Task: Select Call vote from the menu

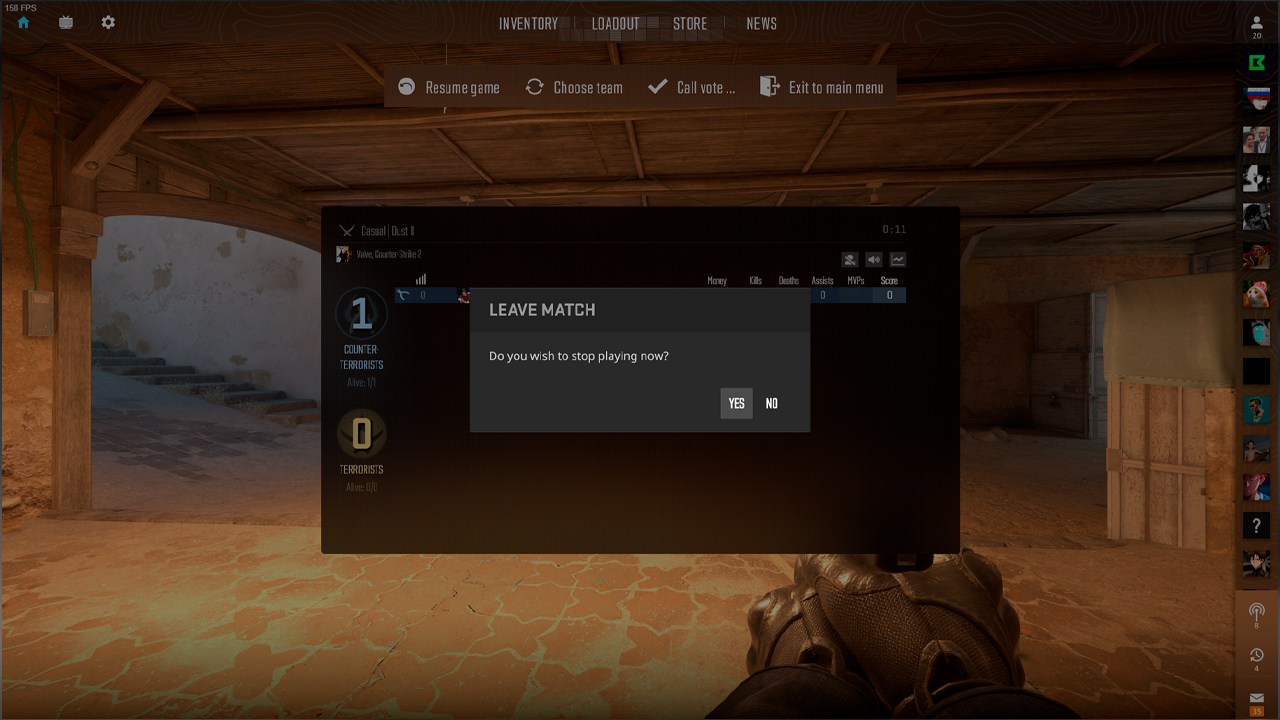Action: point(692,87)
